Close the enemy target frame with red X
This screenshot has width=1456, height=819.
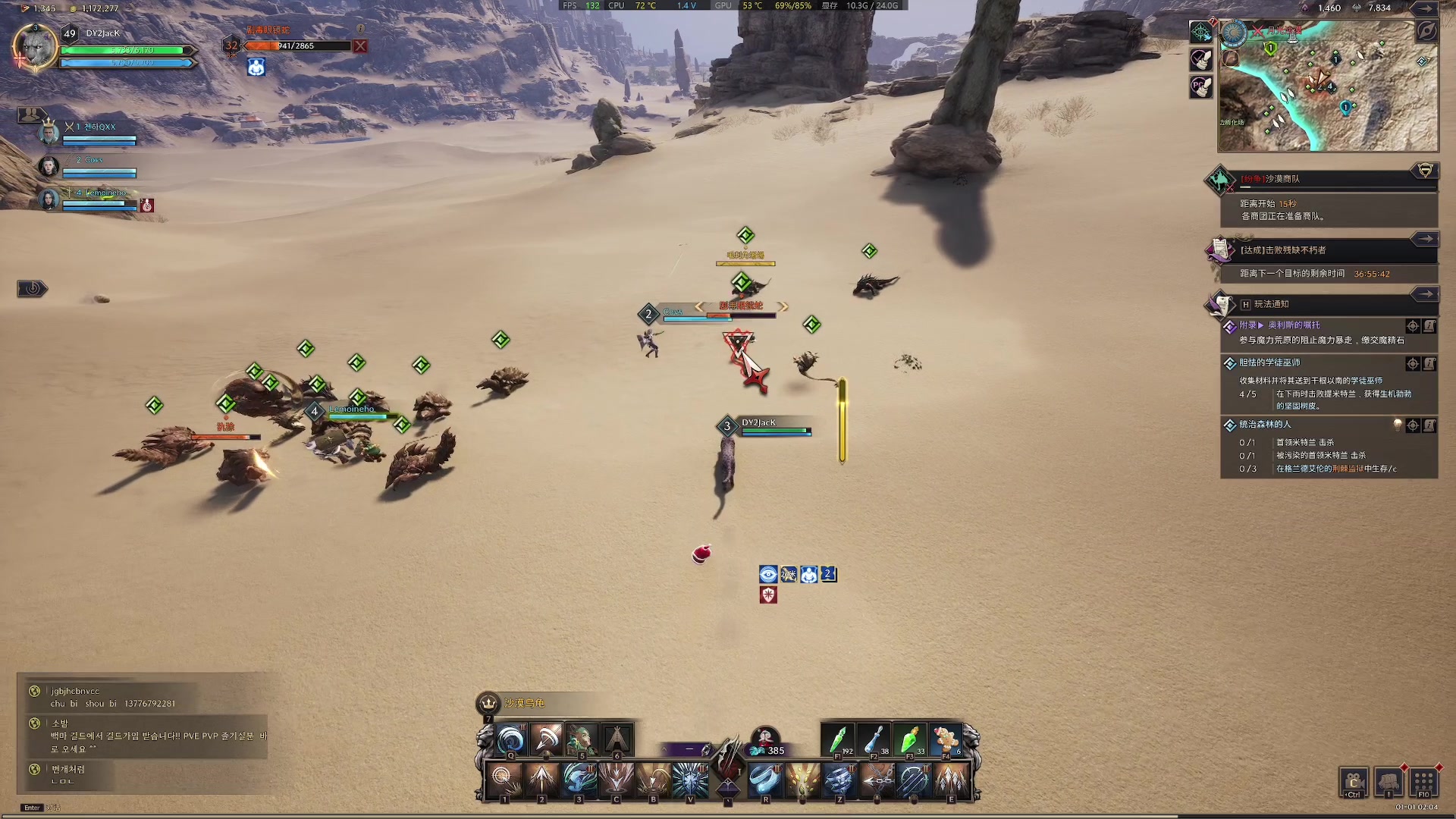coord(360,46)
